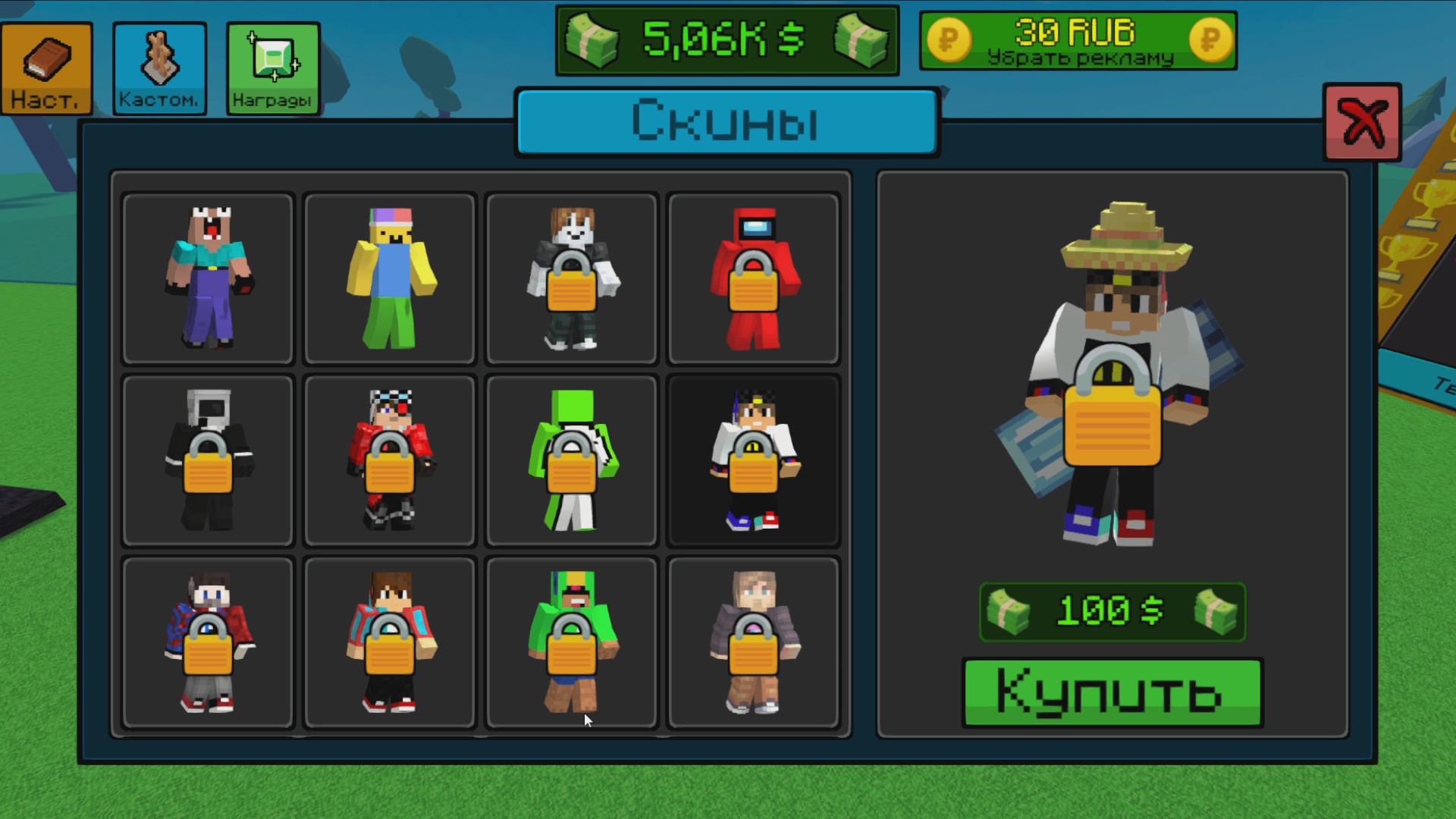Click the Убрать рекламу remove ads banner
The height and width of the screenshot is (819, 1456).
click(1080, 56)
